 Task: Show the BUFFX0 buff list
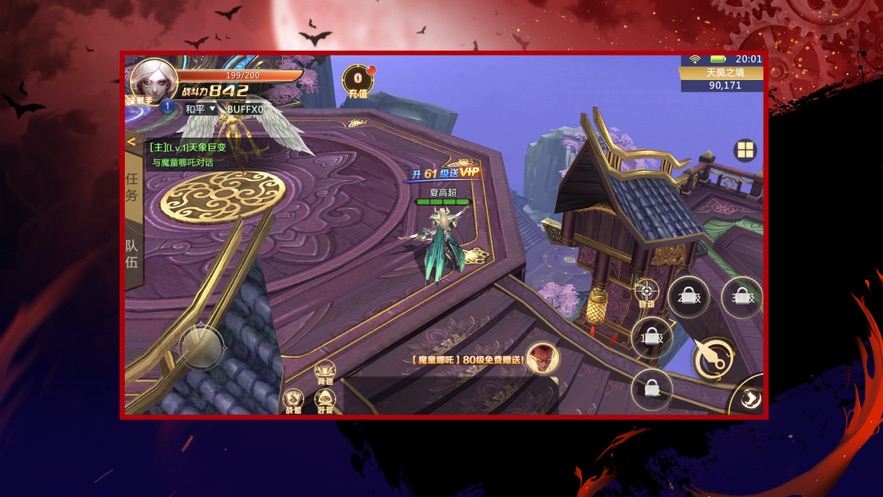click(x=245, y=109)
